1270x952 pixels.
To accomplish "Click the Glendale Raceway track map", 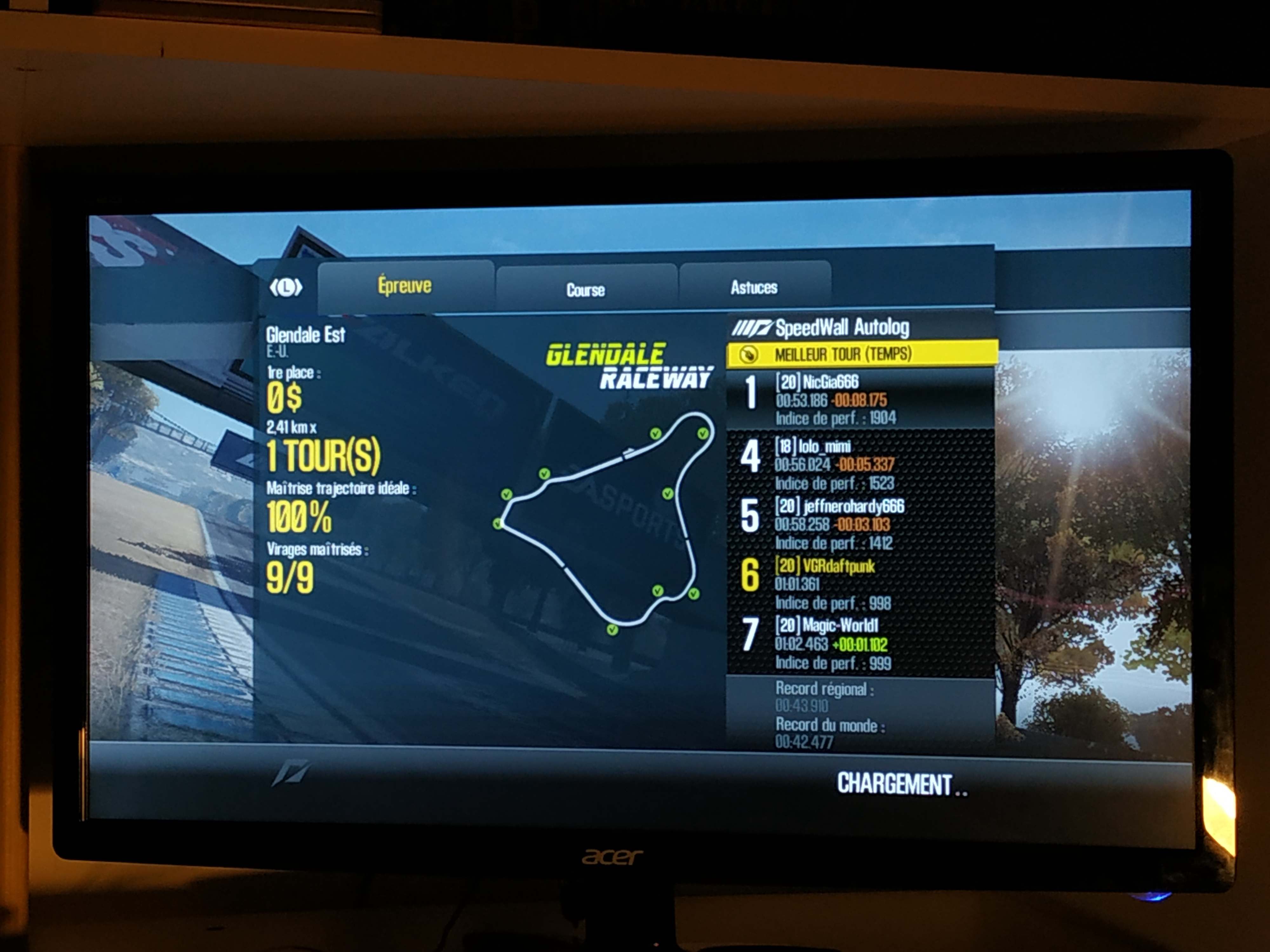I will 606,519.
